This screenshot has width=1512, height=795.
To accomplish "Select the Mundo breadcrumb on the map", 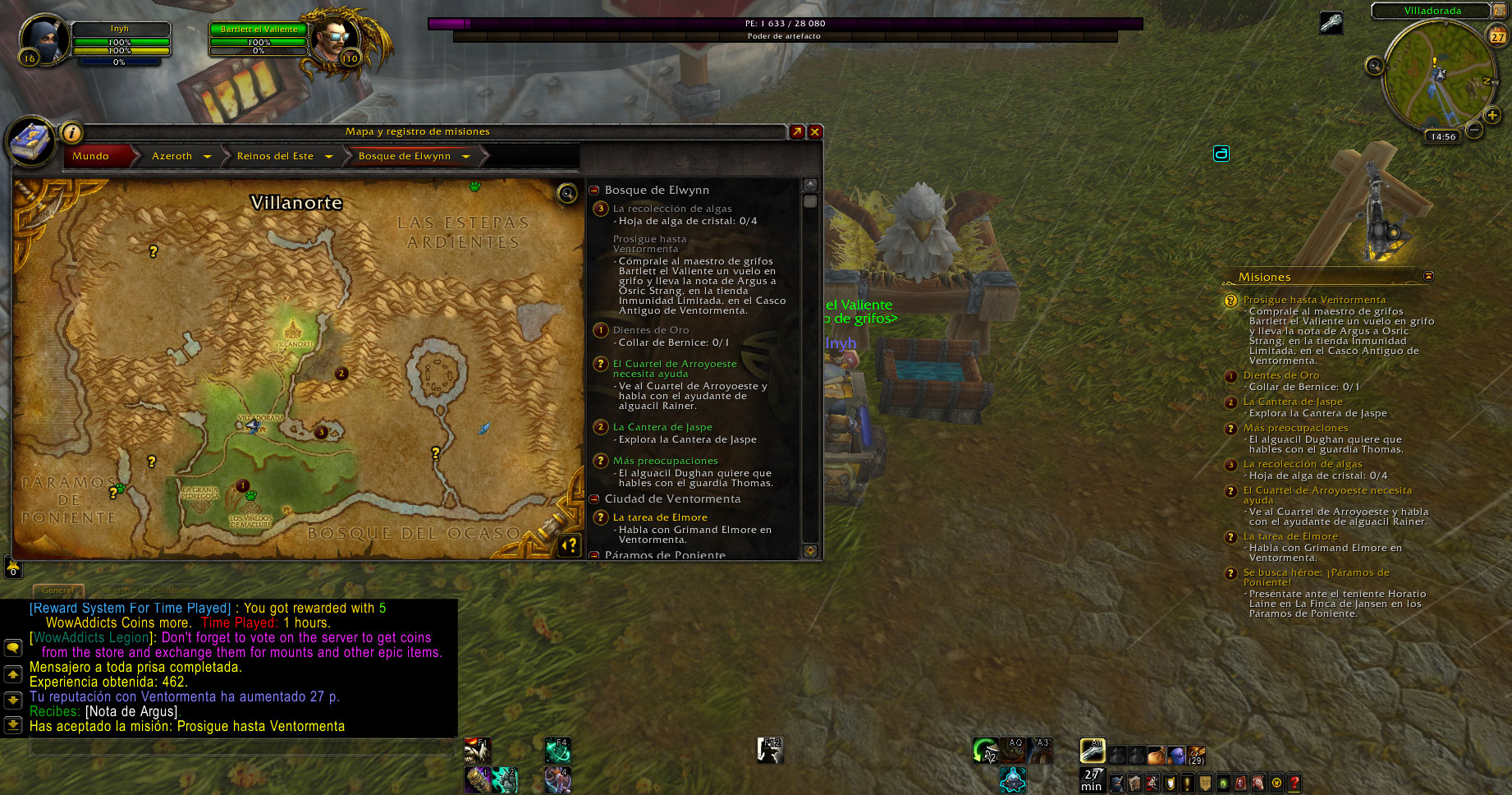I will (x=91, y=156).
